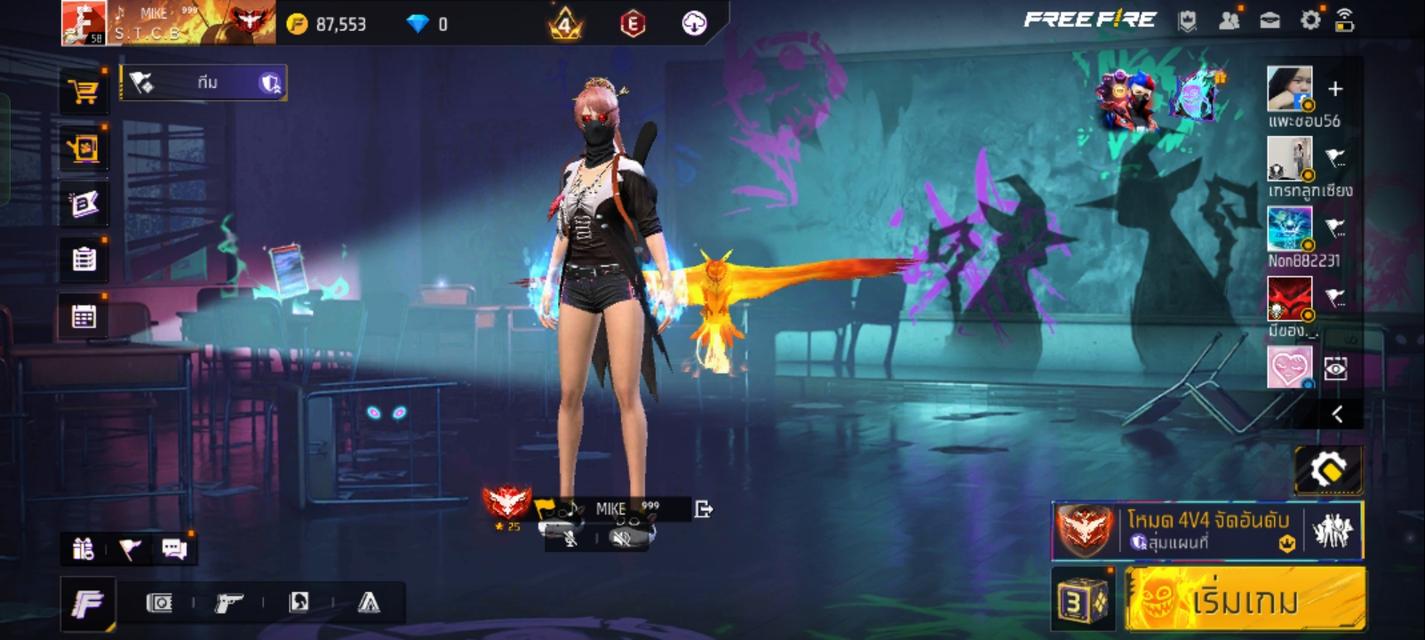Image resolution: width=1425 pixels, height=640 pixels.
Task: Open the 4V4 ranked mode selector
Action: click(x=1207, y=530)
